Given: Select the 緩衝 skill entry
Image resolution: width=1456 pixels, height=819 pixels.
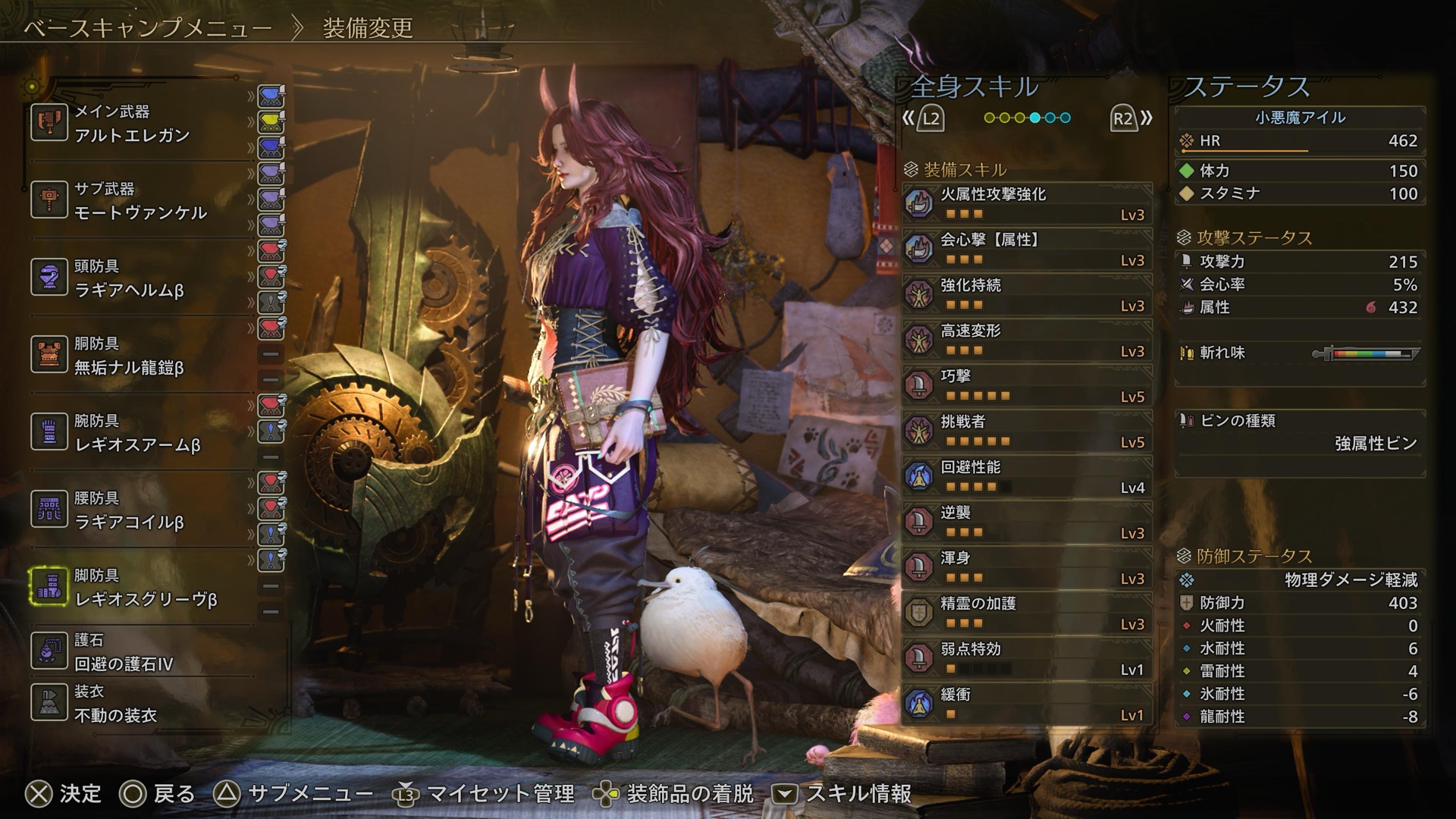Looking at the screenshot, I should tap(1028, 704).
